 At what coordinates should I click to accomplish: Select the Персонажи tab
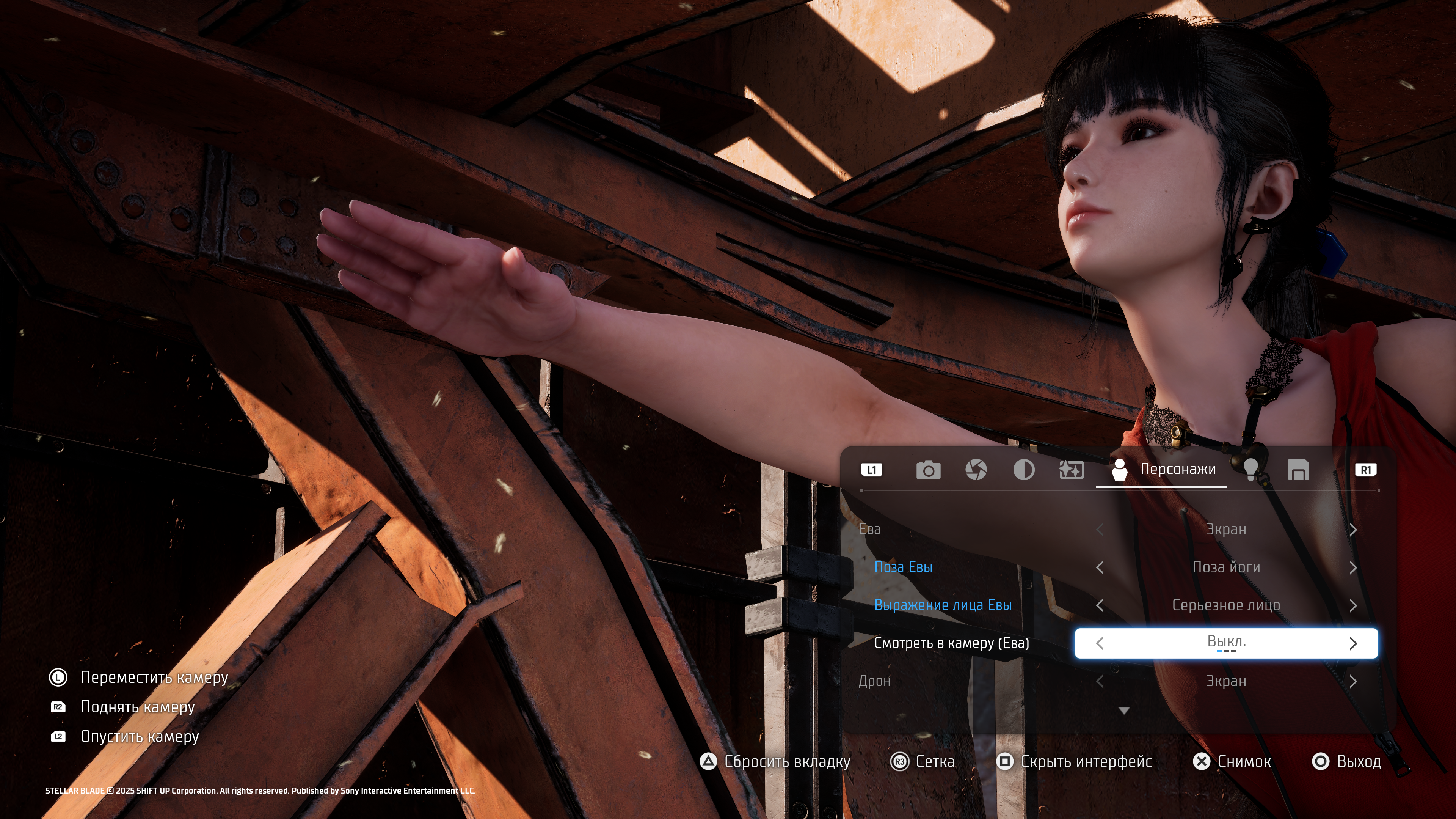click(x=1163, y=470)
